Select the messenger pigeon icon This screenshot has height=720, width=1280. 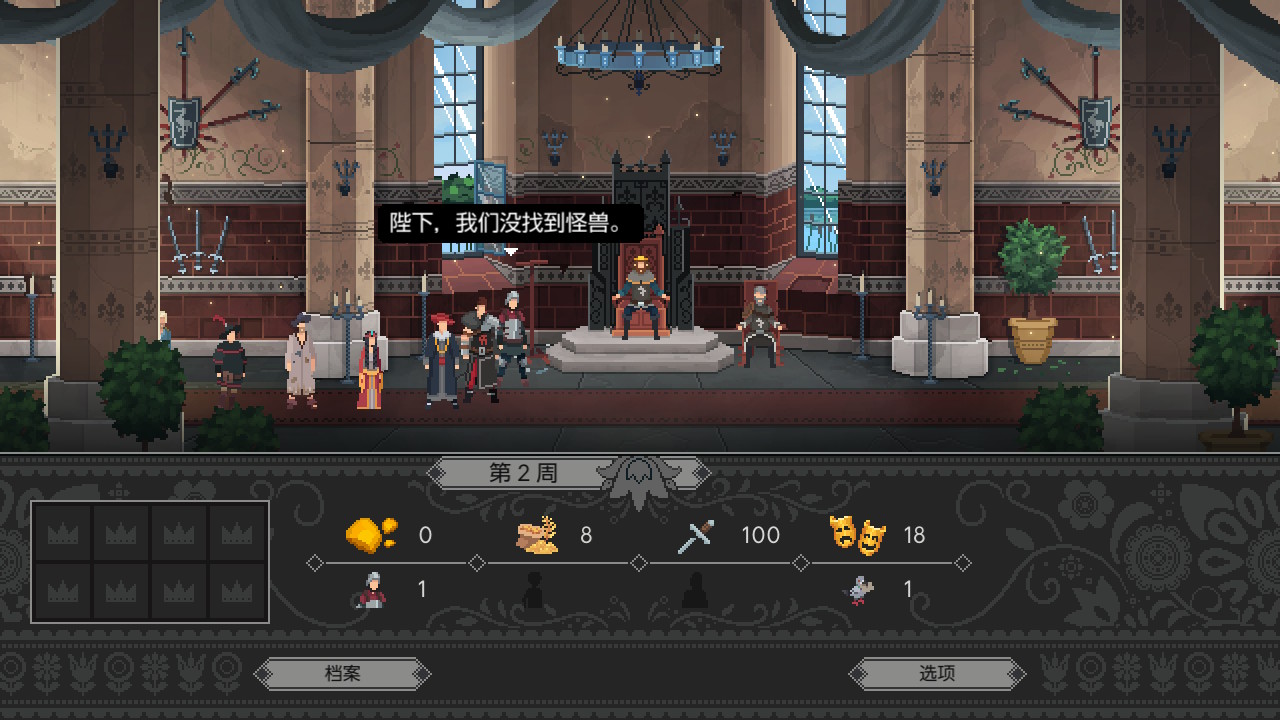[x=858, y=590]
